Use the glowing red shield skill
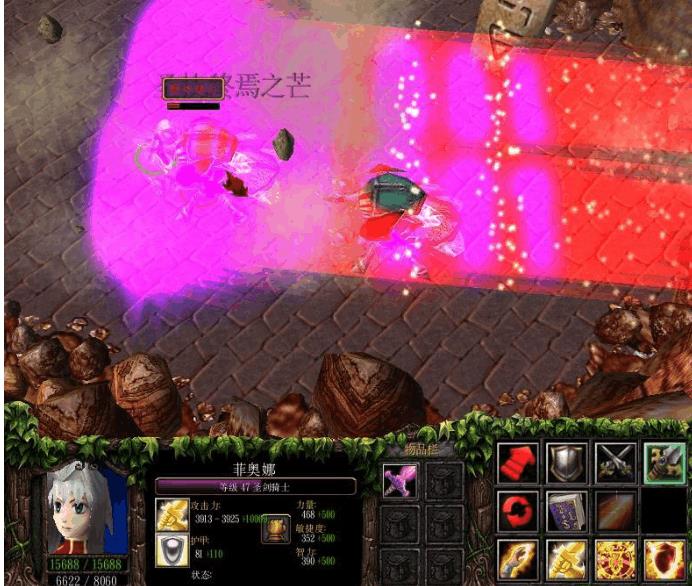The image size is (692, 586). (664, 559)
